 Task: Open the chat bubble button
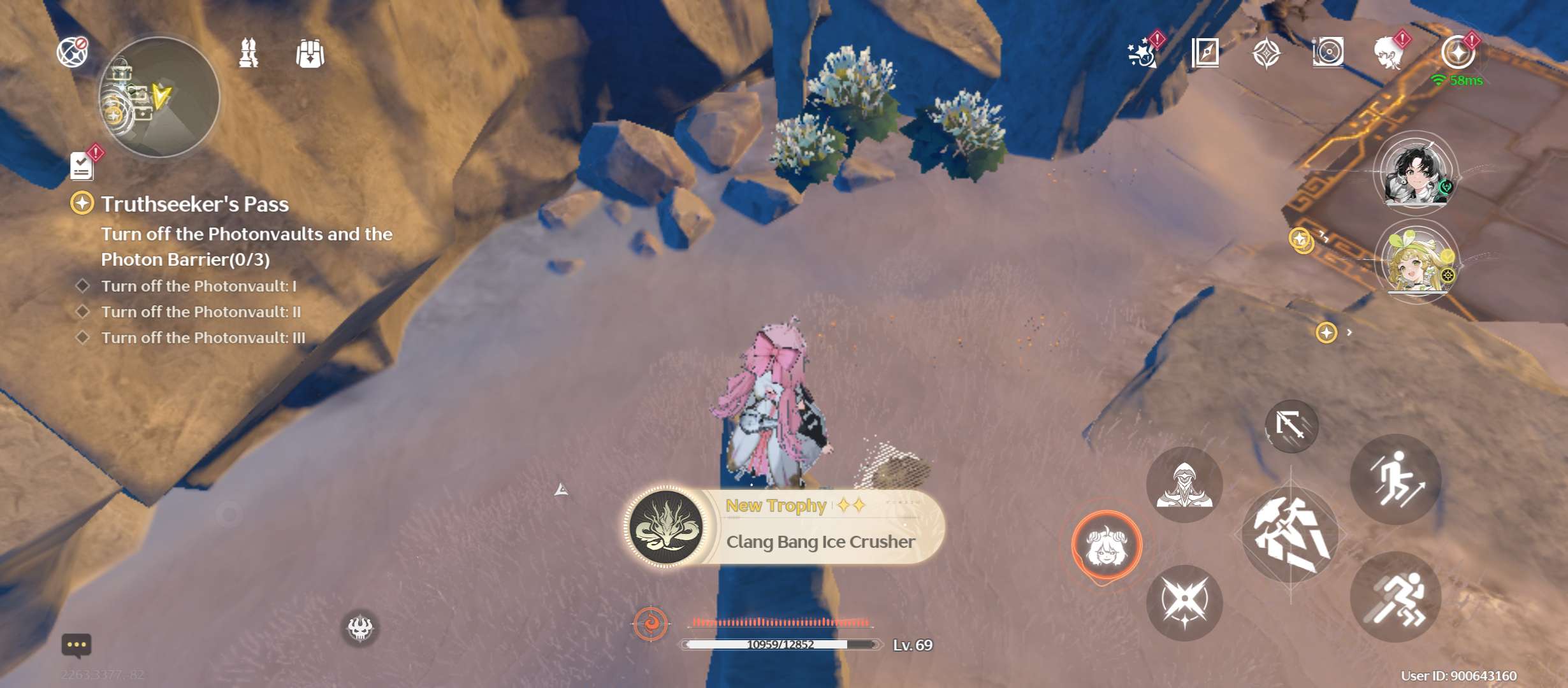pyautogui.click(x=76, y=645)
